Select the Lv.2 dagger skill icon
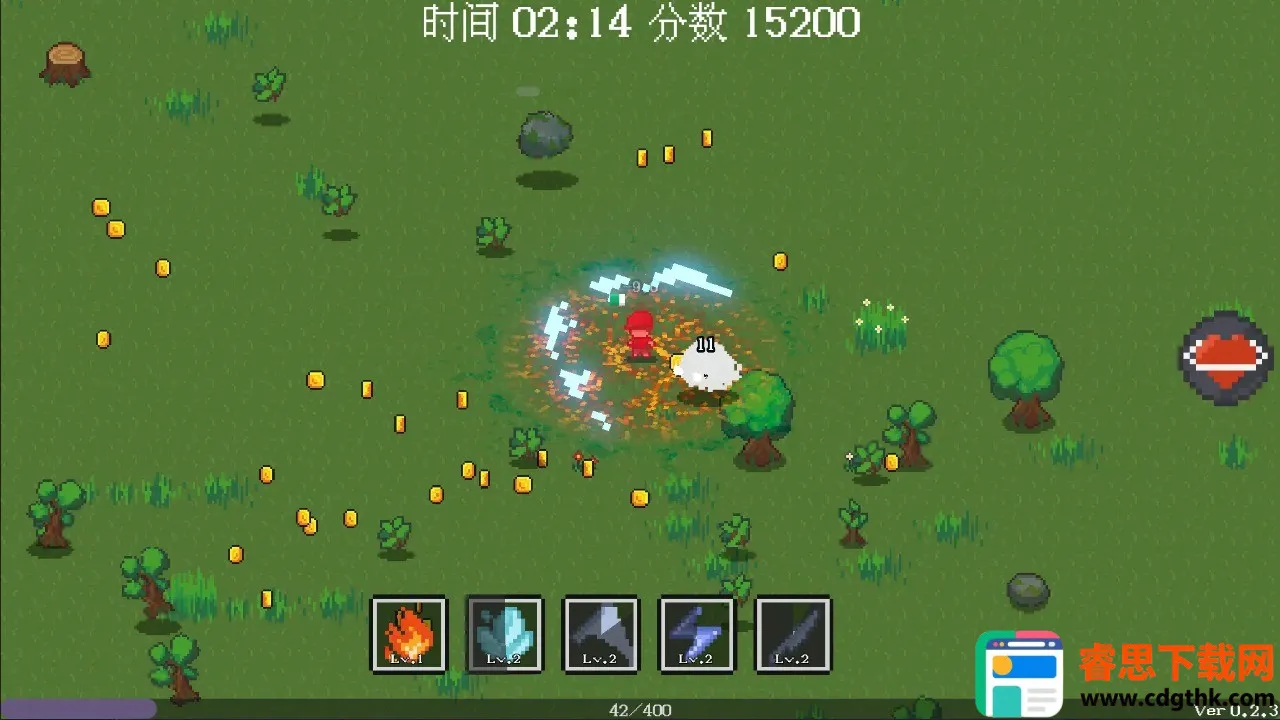Viewport: 1280px width, 720px height. coord(793,634)
